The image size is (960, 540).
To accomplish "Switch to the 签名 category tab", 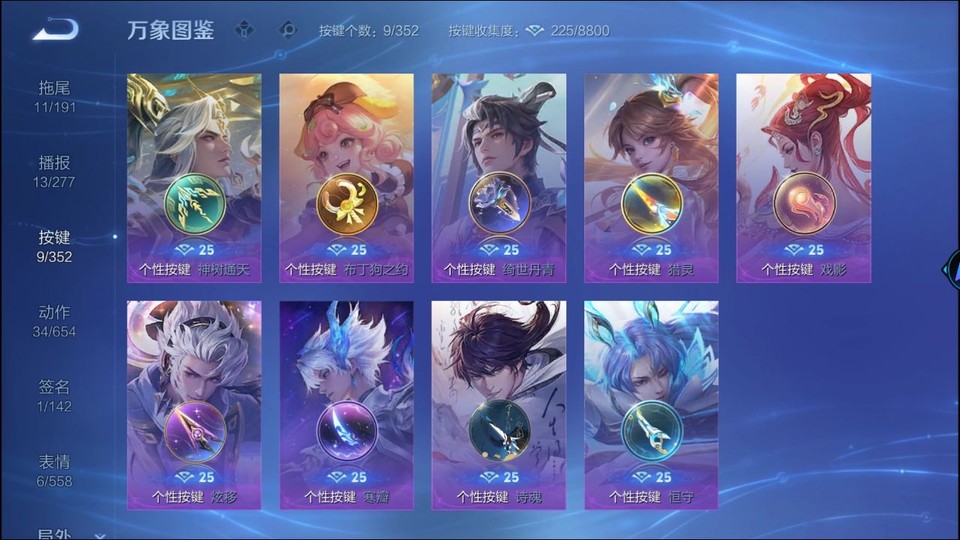I will point(55,396).
